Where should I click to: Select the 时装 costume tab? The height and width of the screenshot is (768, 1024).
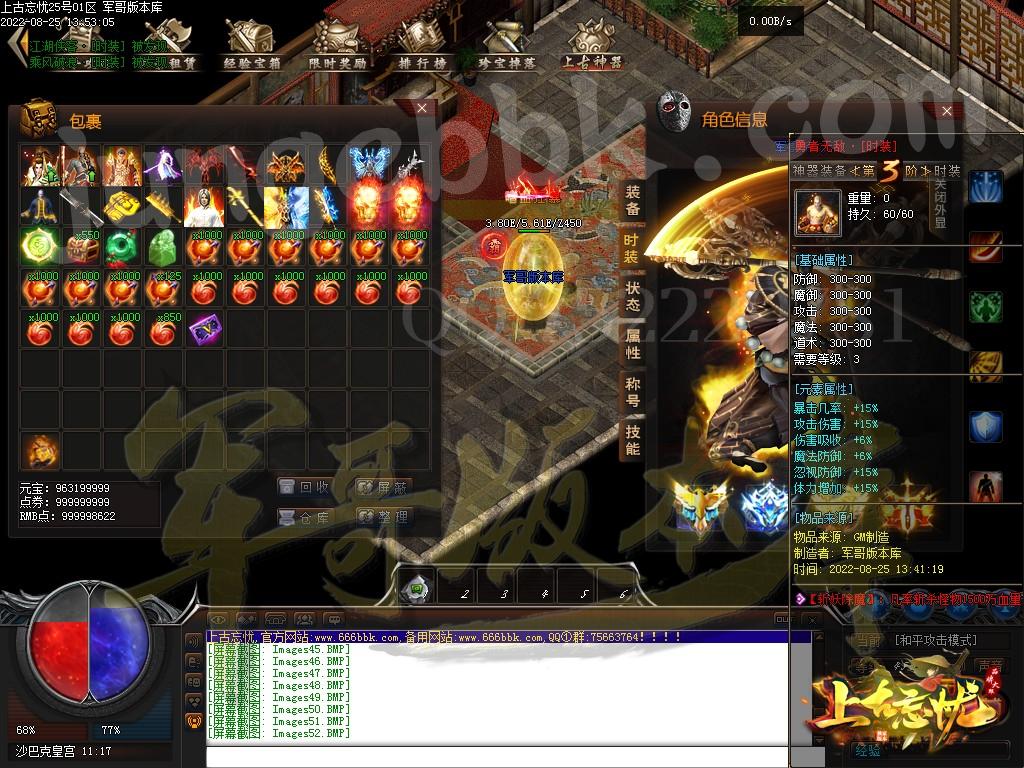pyautogui.click(x=632, y=248)
